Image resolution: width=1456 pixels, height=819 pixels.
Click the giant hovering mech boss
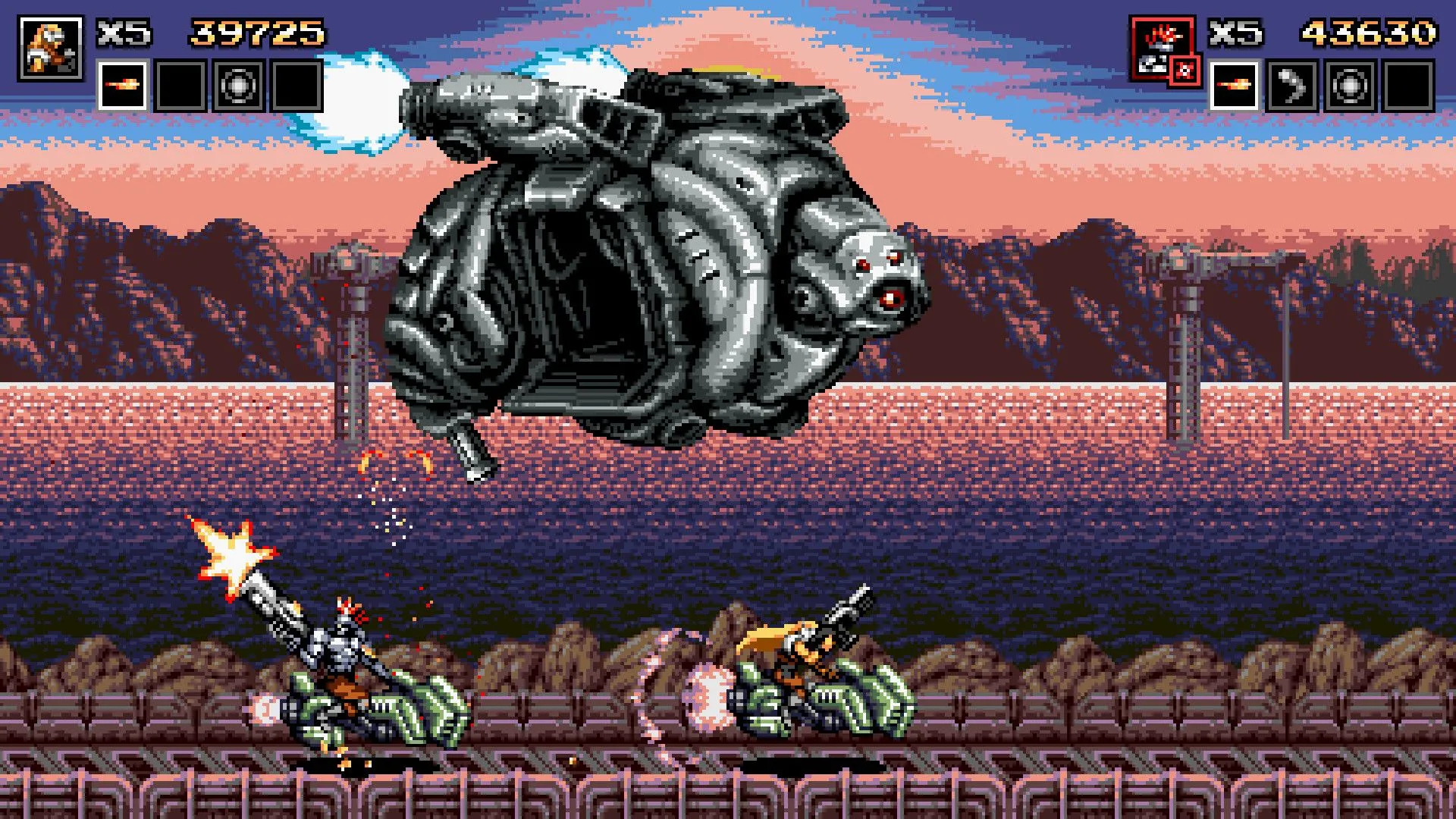point(652,250)
